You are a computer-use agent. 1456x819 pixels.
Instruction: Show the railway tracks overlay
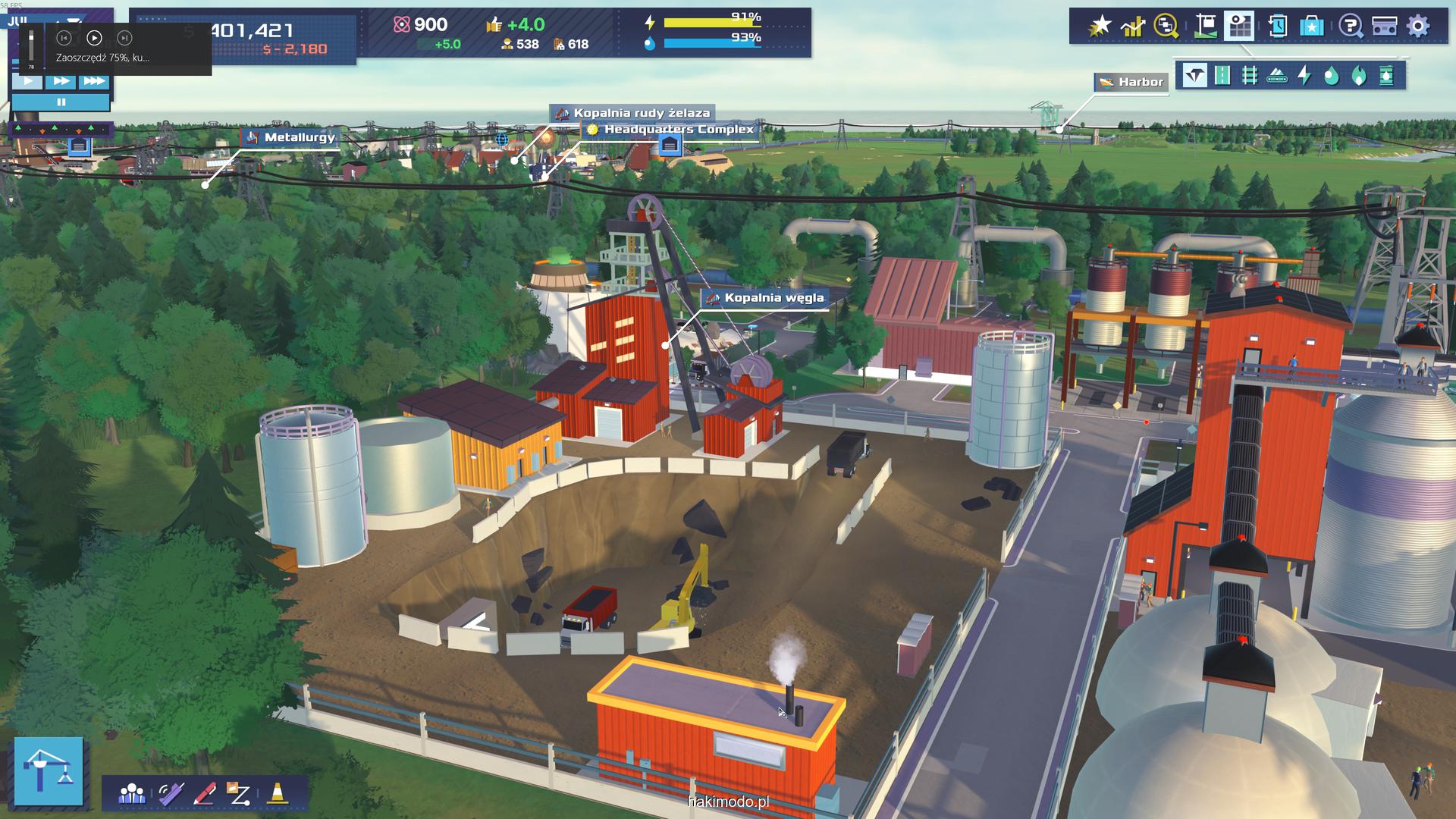pyautogui.click(x=1250, y=76)
